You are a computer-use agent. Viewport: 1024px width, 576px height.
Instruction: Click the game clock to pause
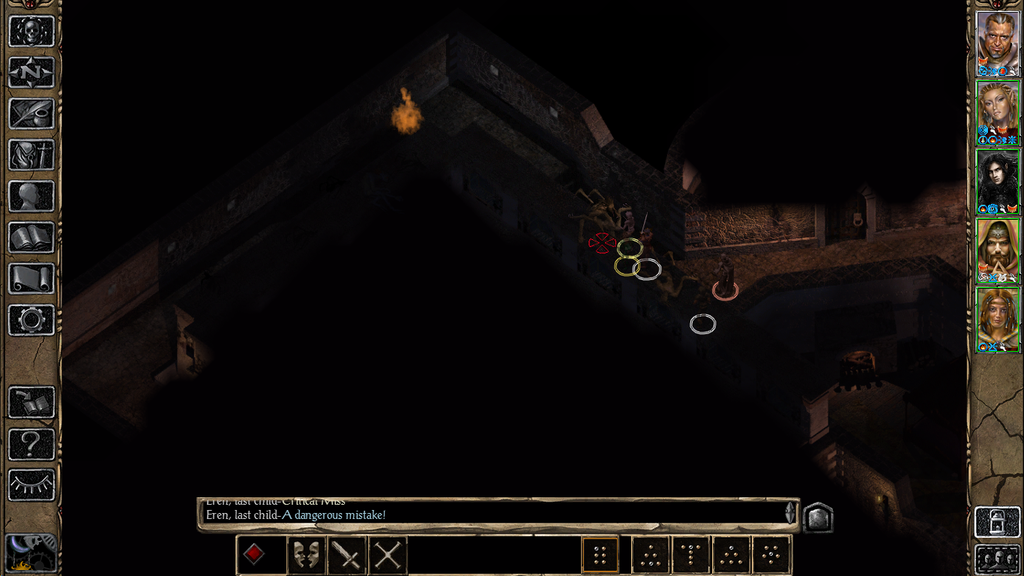point(31,553)
